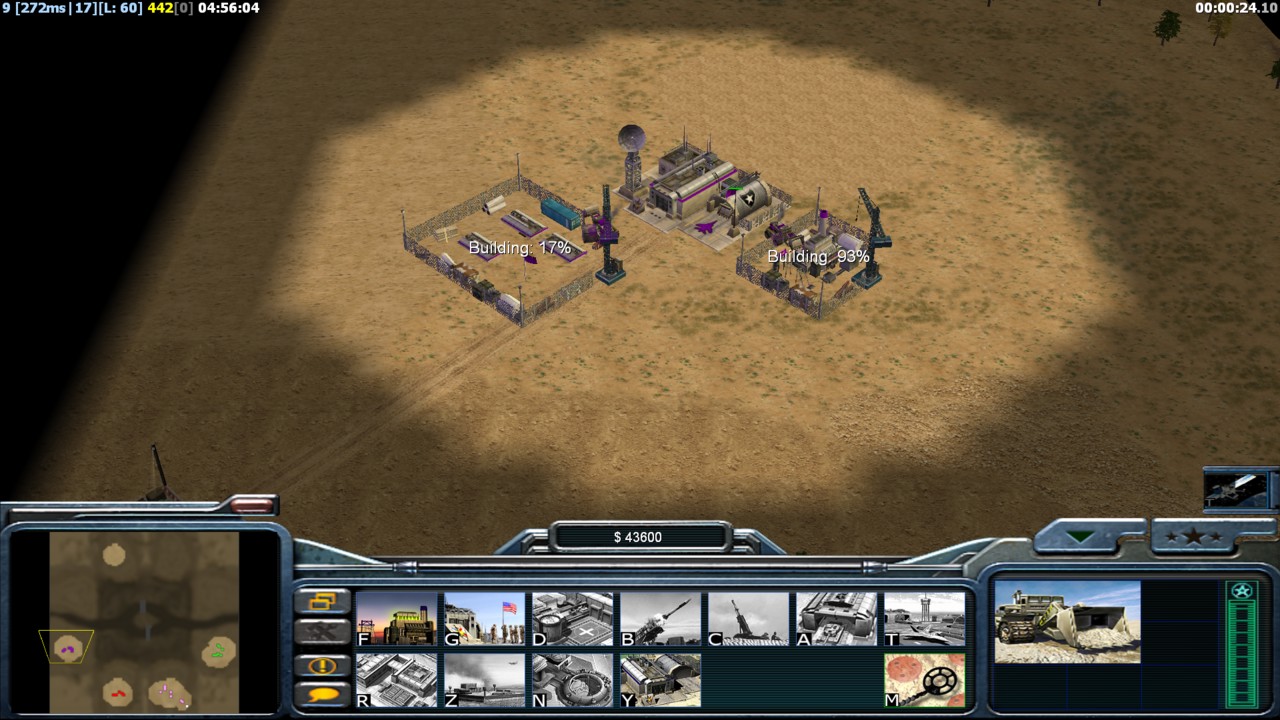This screenshot has width=1280, height=720.
Task: Choose the Particle Cannon structure (N)
Action: coord(573,680)
